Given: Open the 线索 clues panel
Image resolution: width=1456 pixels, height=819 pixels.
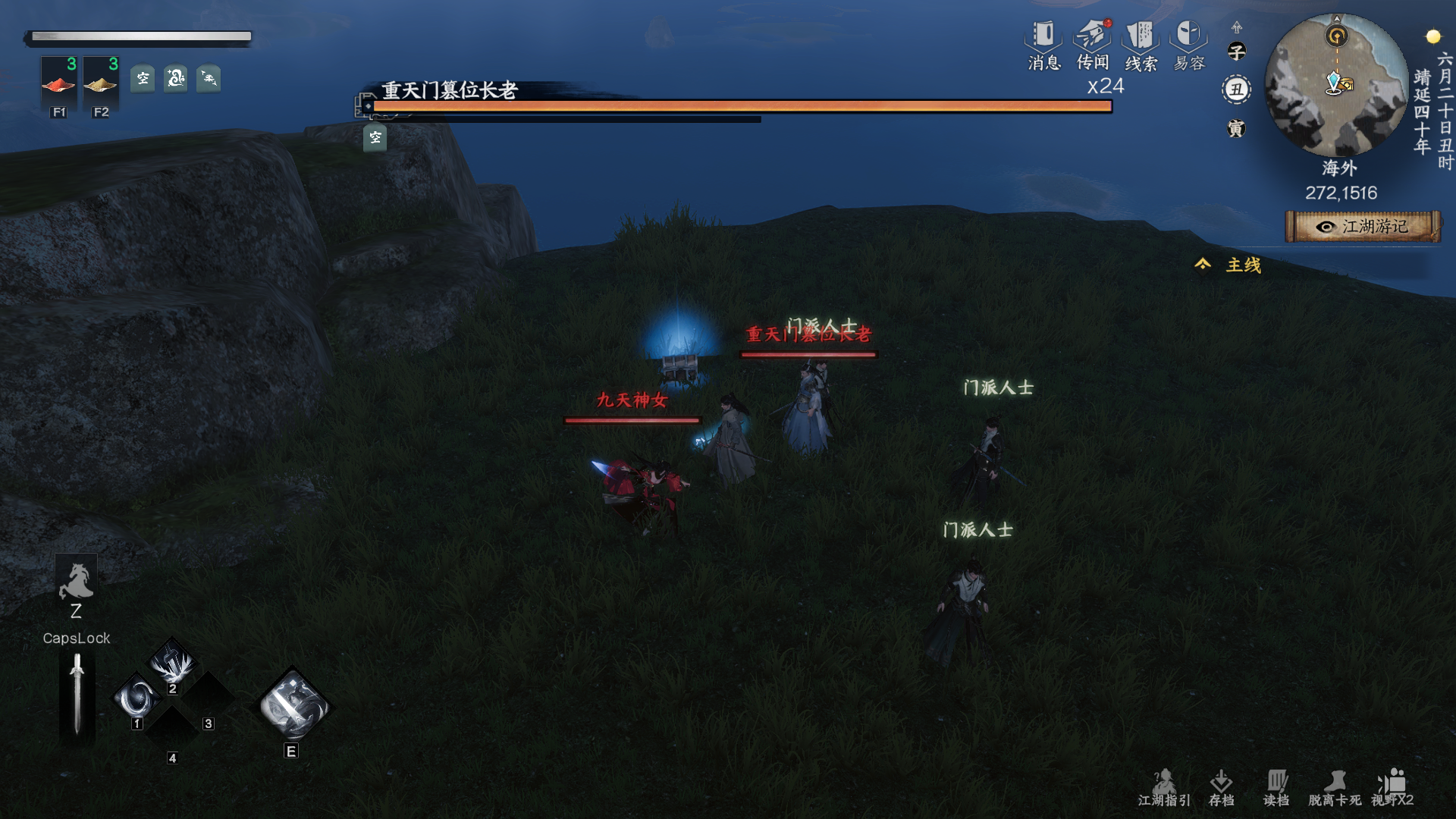Looking at the screenshot, I should (x=1141, y=45).
